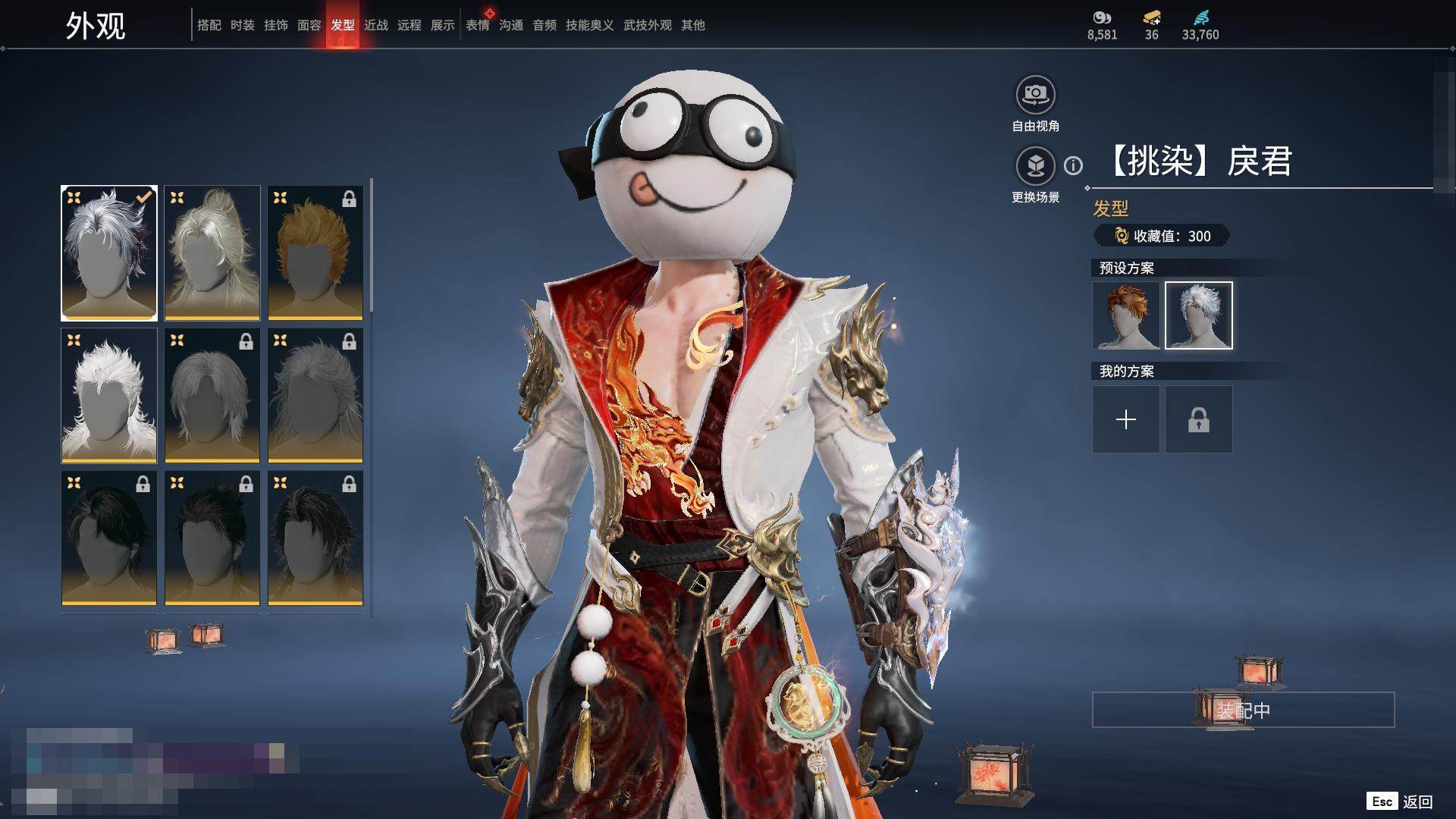Switch to the 近战 tab
The image size is (1456, 819).
(x=375, y=25)
